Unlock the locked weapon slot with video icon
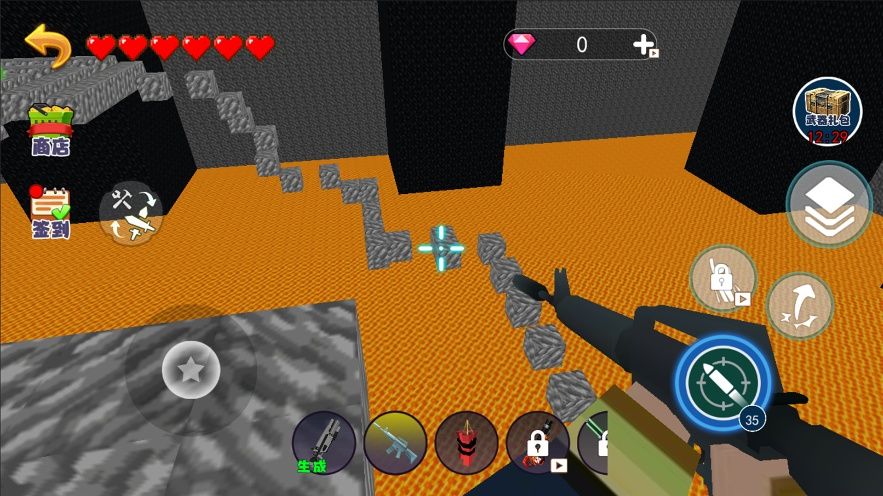The height and width of the screenshot is (496, 883). point(537,443)
